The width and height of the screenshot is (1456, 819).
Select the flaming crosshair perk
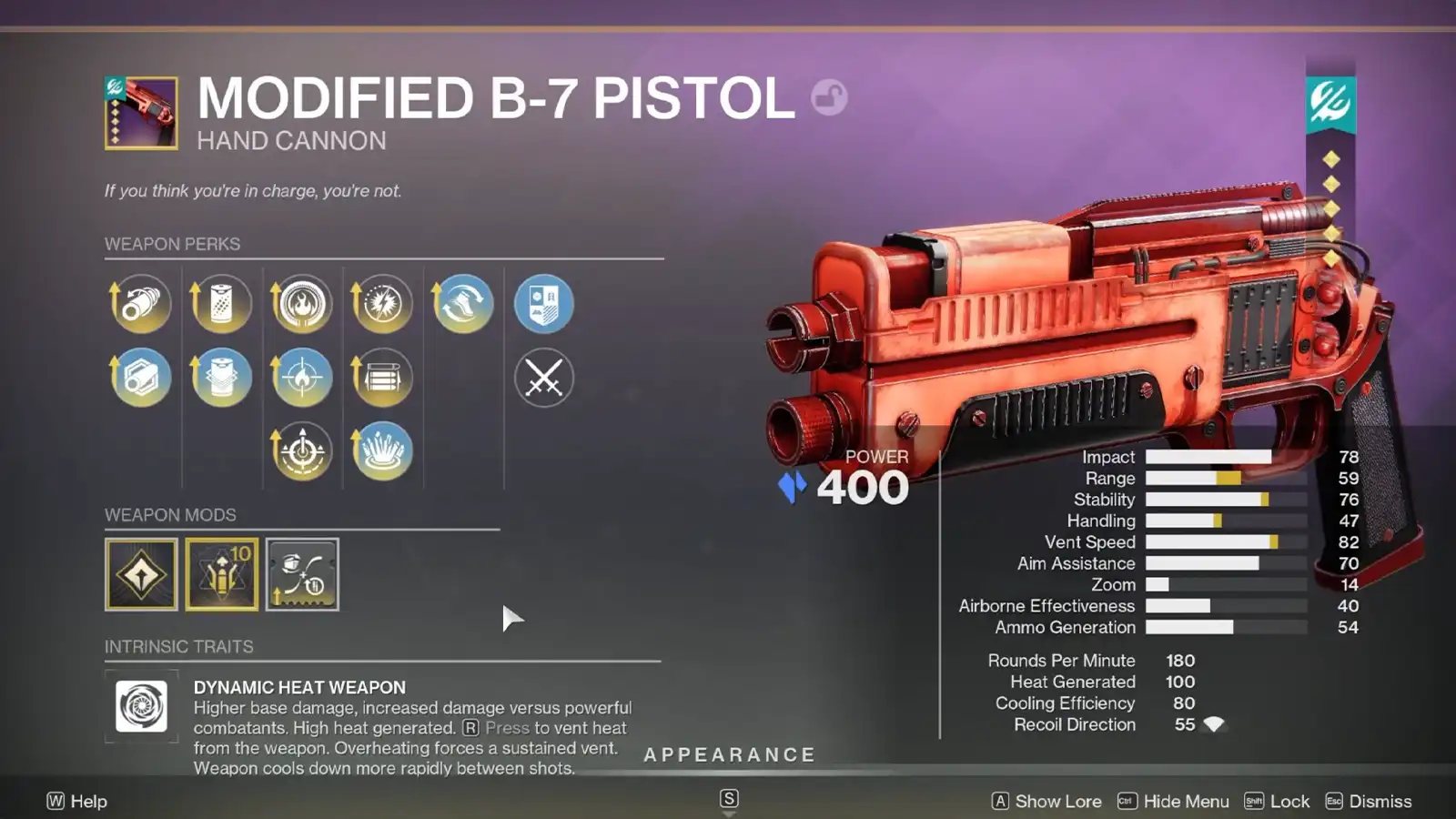pyautogui.click(x=302, y=378)
